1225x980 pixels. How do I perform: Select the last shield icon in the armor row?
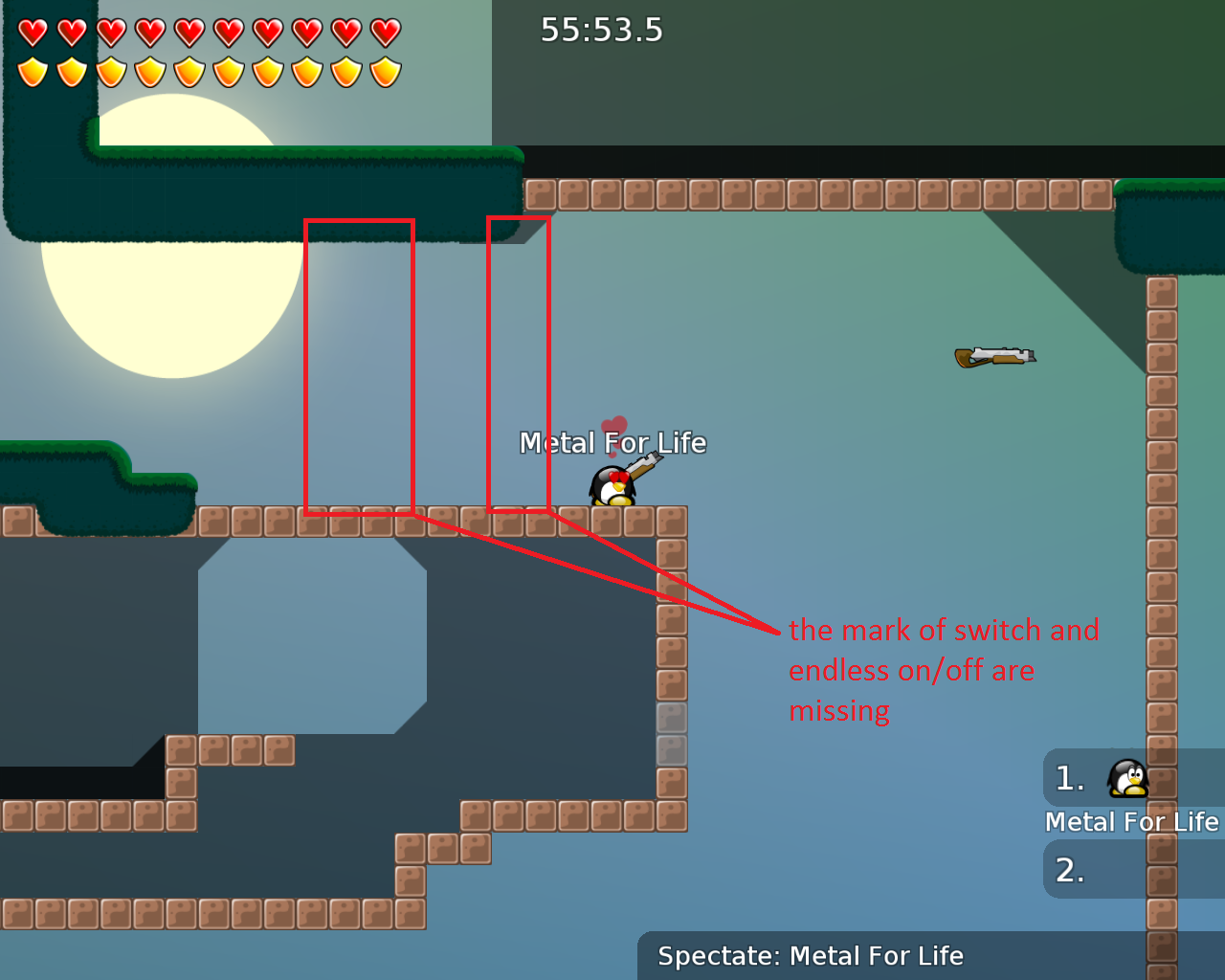pyautogui.click(x=384, y=70)
